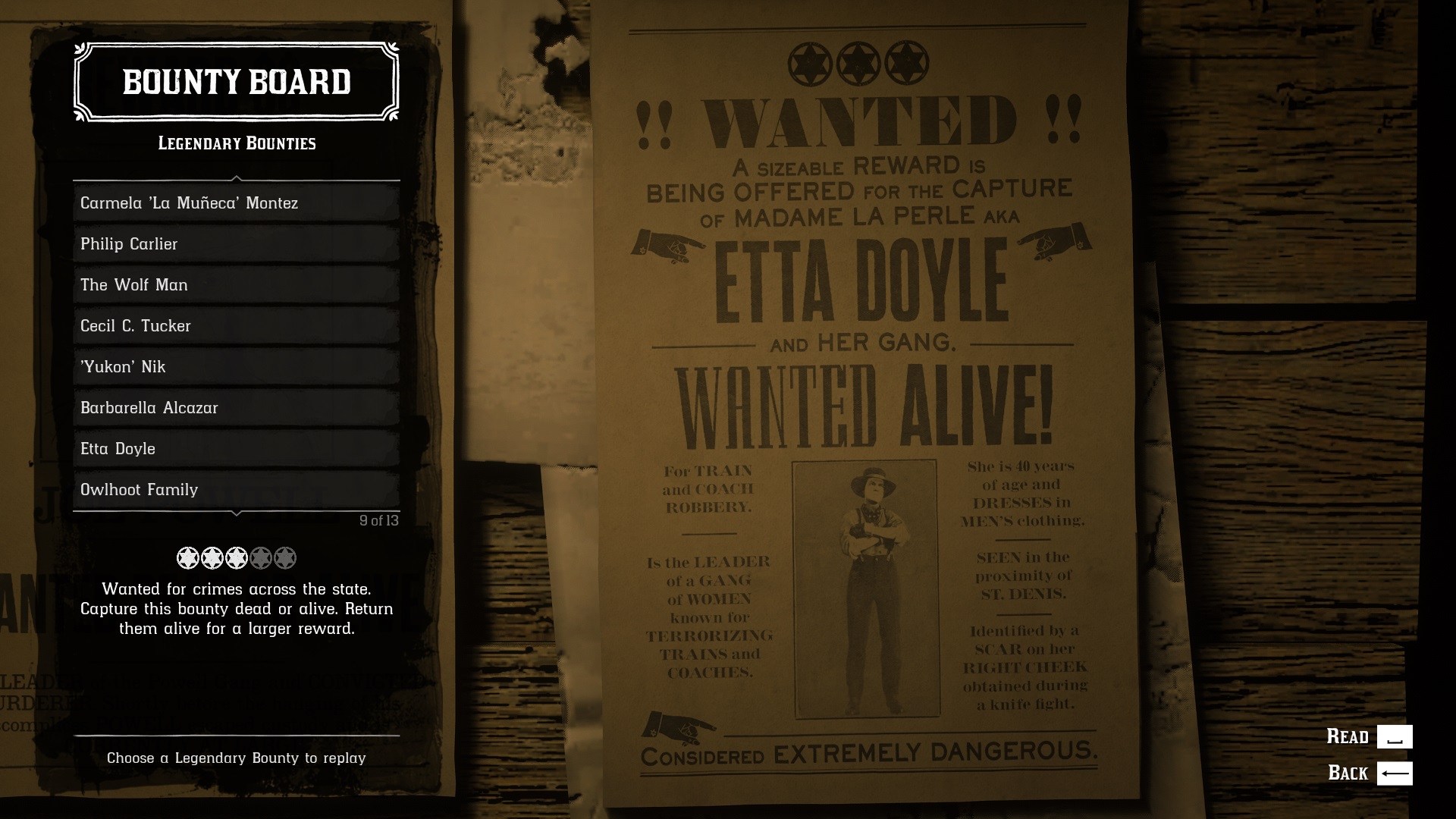Screen dimensions: 1456x819
Task: Click the 9 of 13 page counter
Action: tap(380, 522)
